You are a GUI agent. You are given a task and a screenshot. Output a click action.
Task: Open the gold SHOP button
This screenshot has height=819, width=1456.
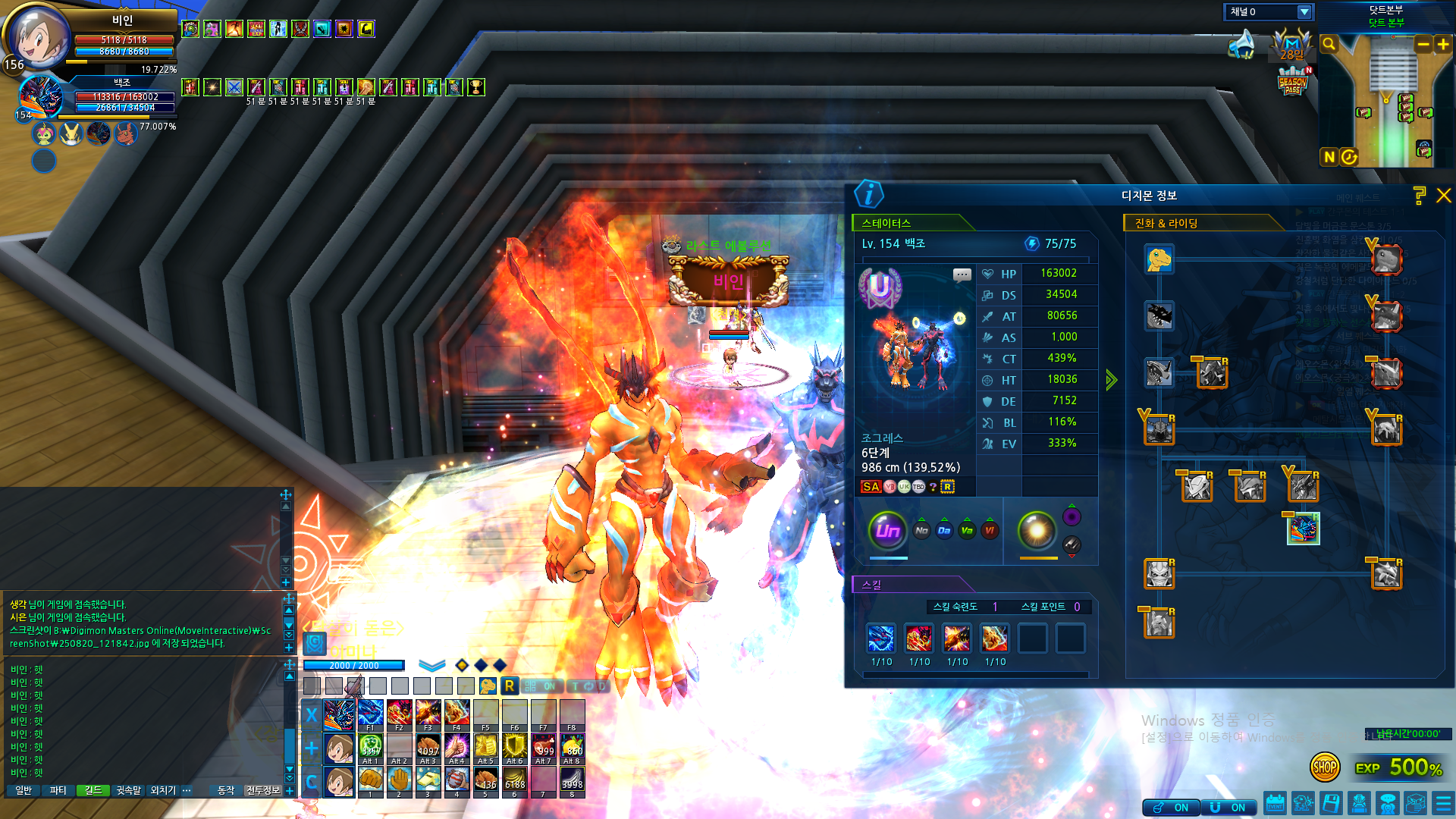tap(1324, 767)
